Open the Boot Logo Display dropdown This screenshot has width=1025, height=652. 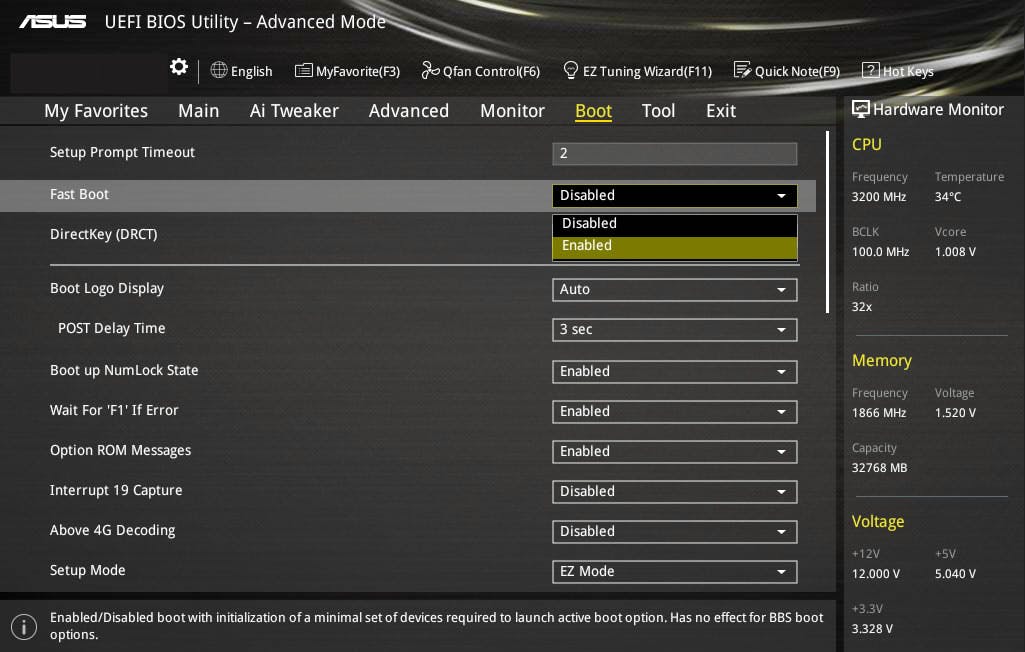[674, 290]
